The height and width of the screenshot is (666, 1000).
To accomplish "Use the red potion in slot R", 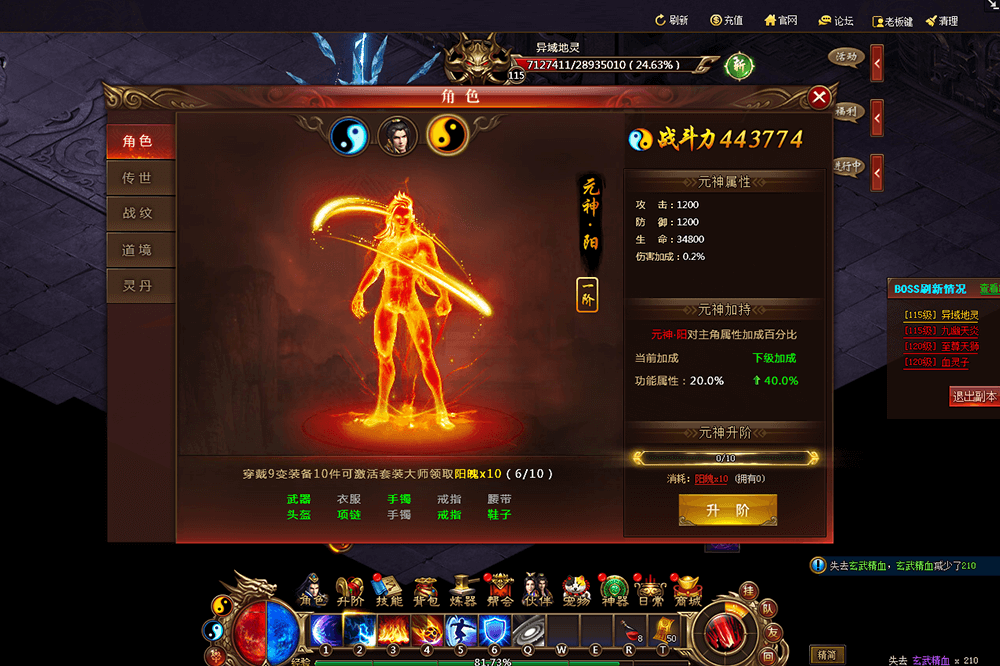I will 629,631.
